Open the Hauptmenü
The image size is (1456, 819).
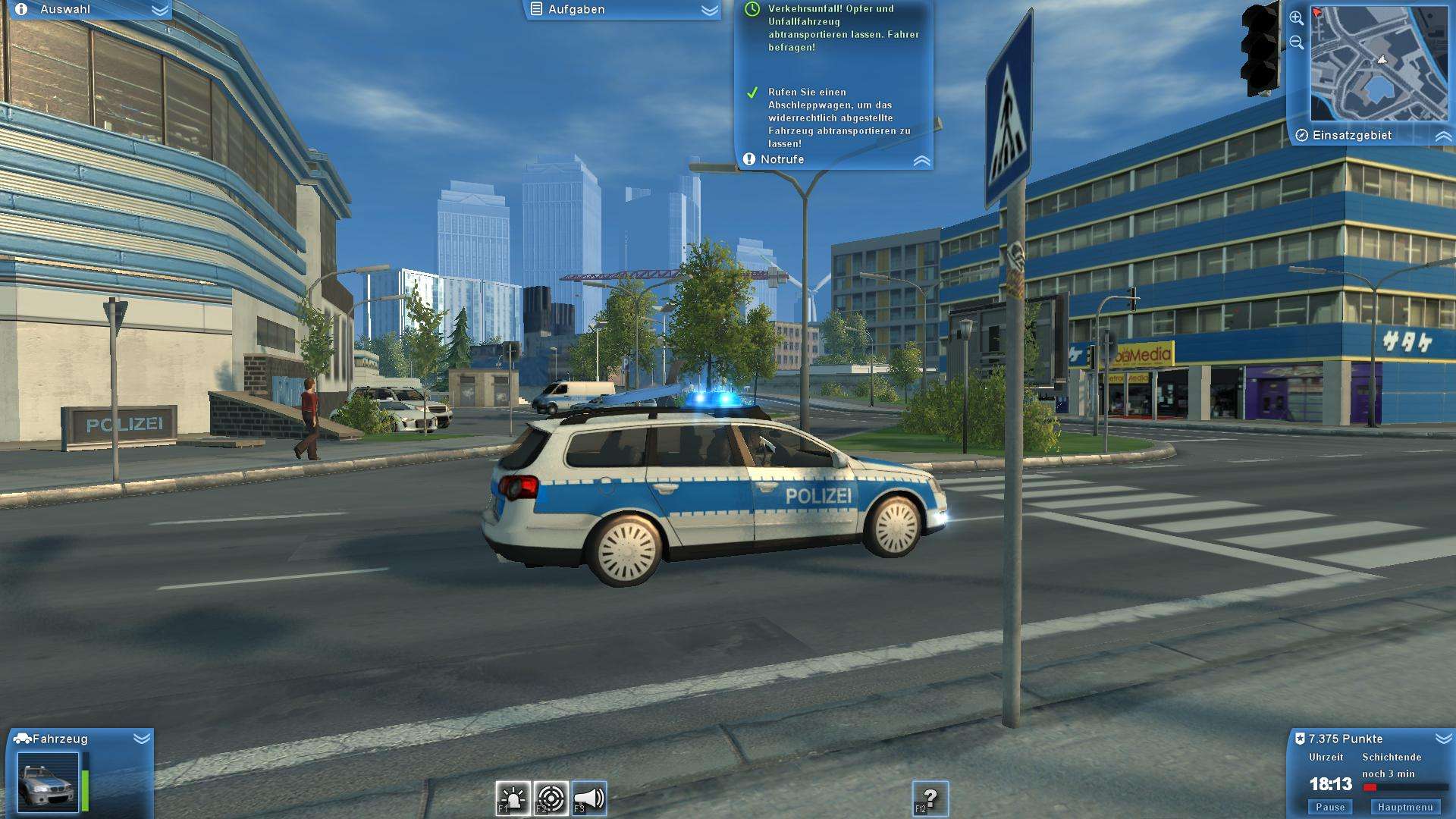coord(1404,807)
